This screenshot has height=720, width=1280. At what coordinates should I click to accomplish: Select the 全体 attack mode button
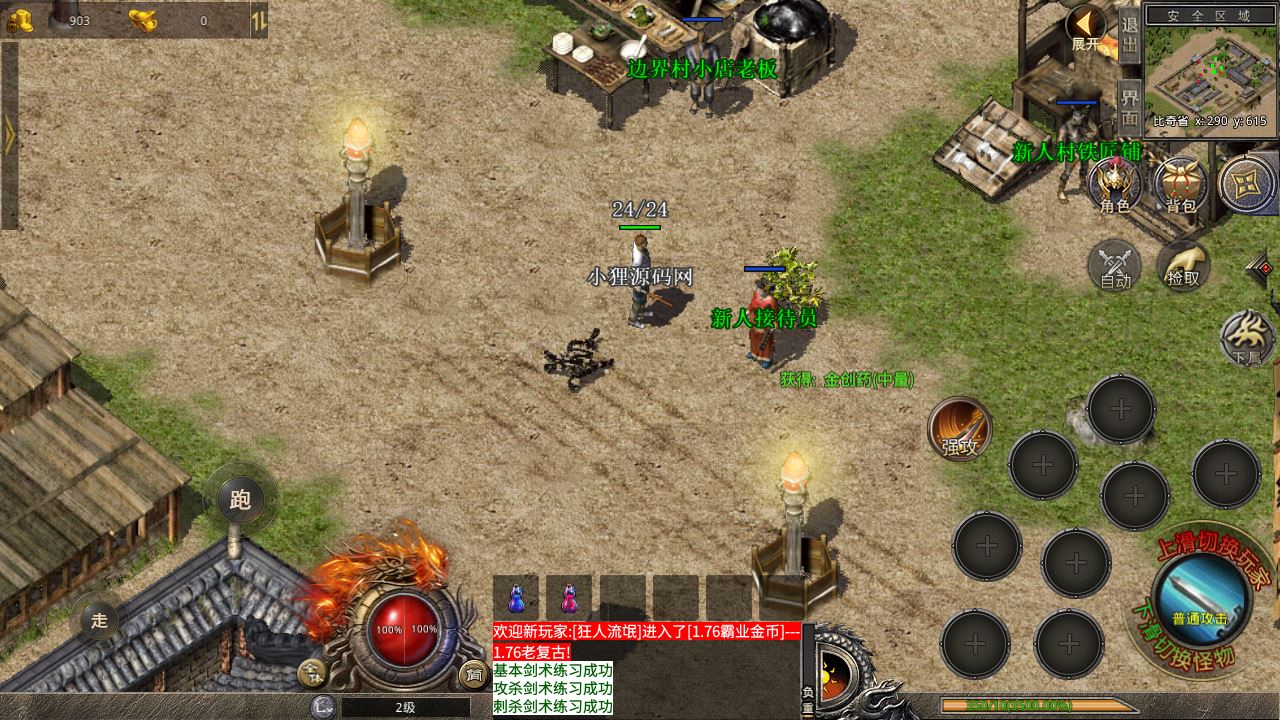tap(314, 673)
